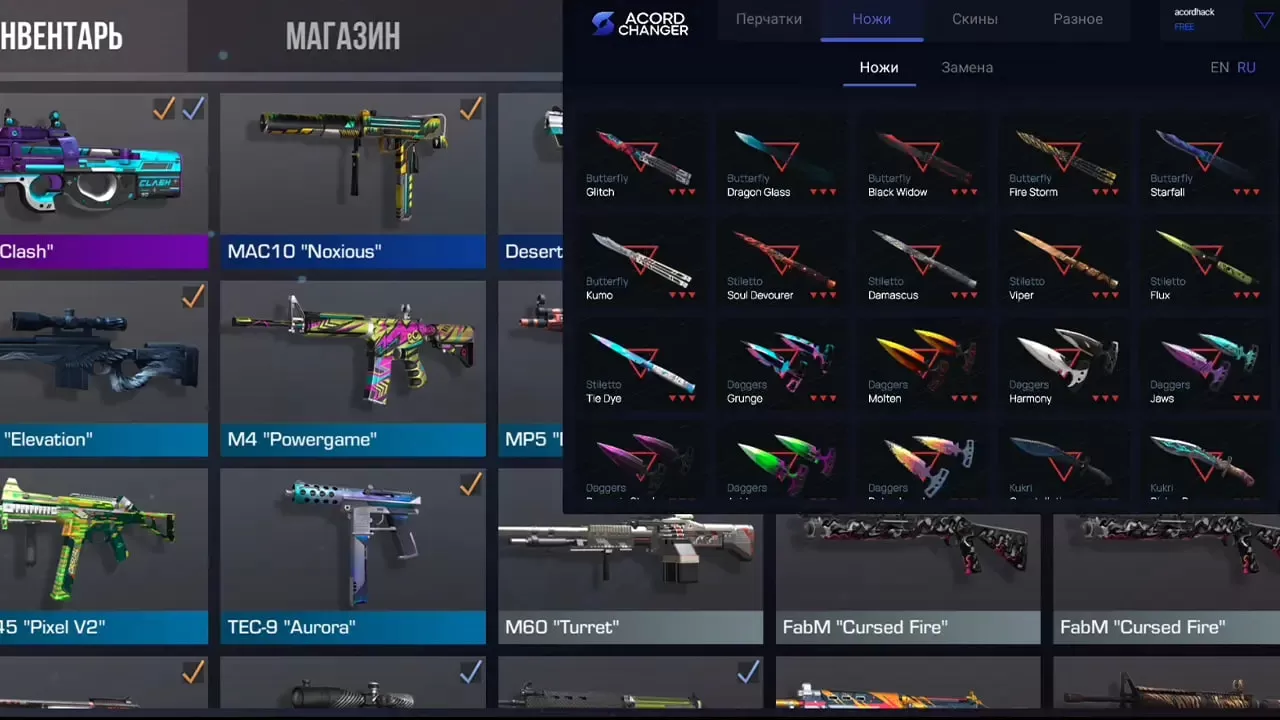Open the Перчатки category in Acord Changer

[x=768, y=19]
